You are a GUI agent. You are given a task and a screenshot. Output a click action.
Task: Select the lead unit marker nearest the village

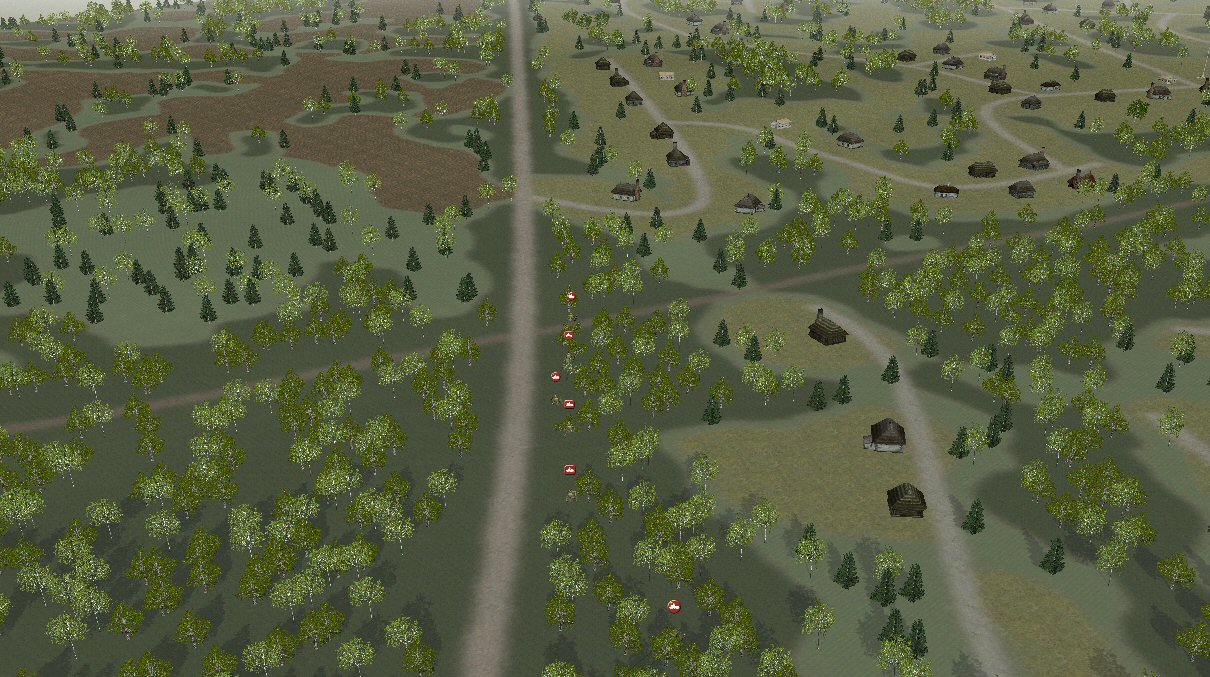[570, 297]
